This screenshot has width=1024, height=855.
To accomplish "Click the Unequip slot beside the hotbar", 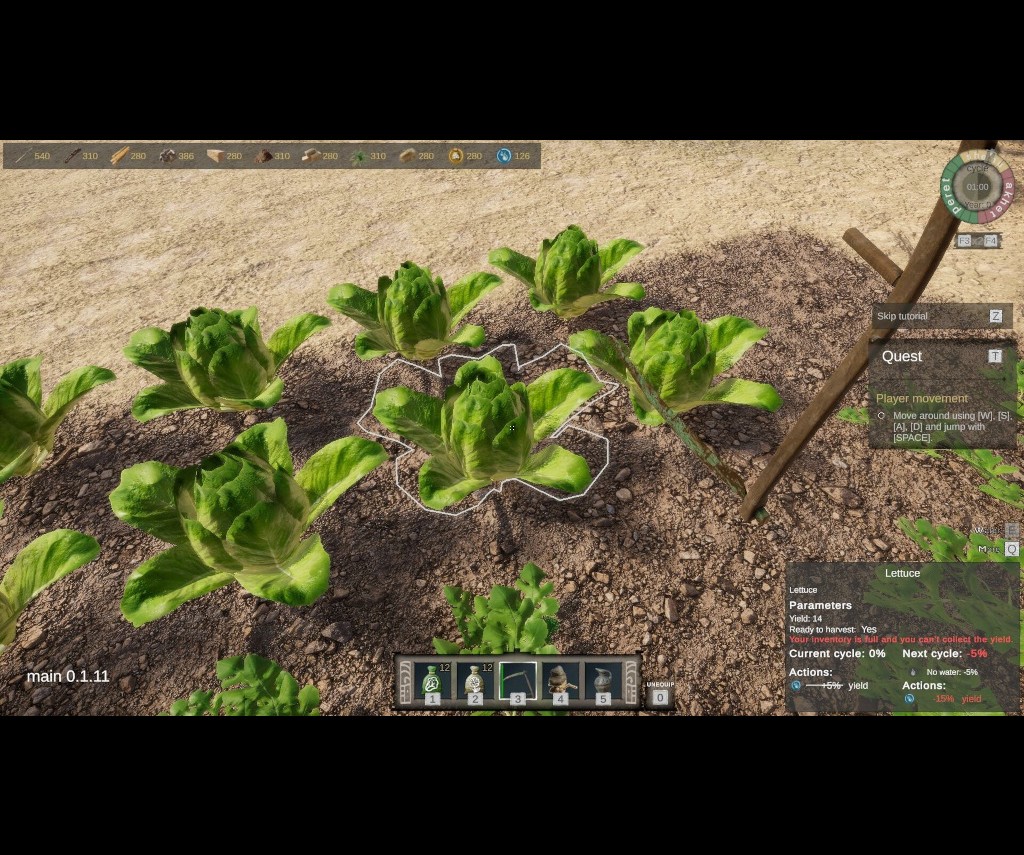I will tap(659, 696).
